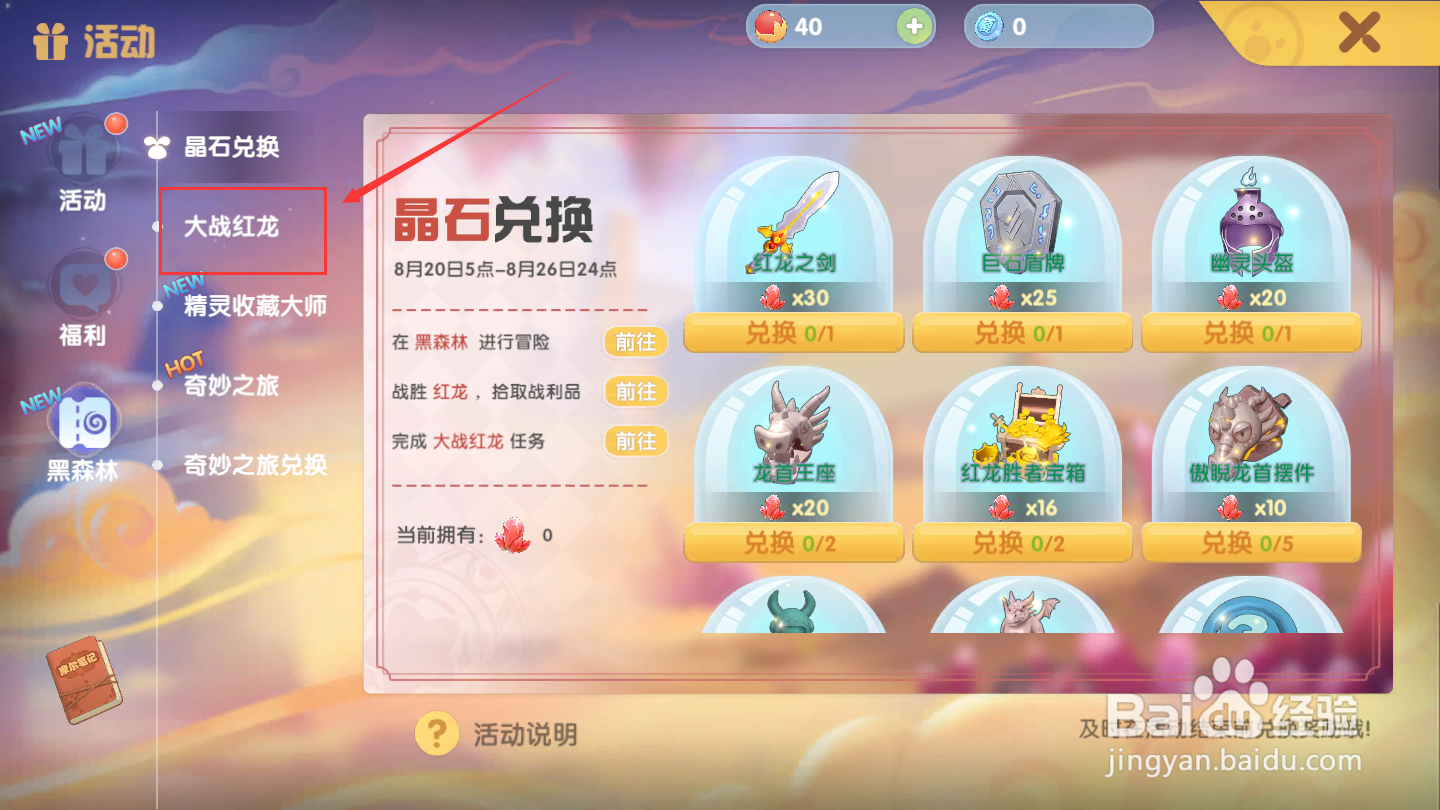
Task: Select the 精灵收藏大师 menu entry
Action: point(253,307)
